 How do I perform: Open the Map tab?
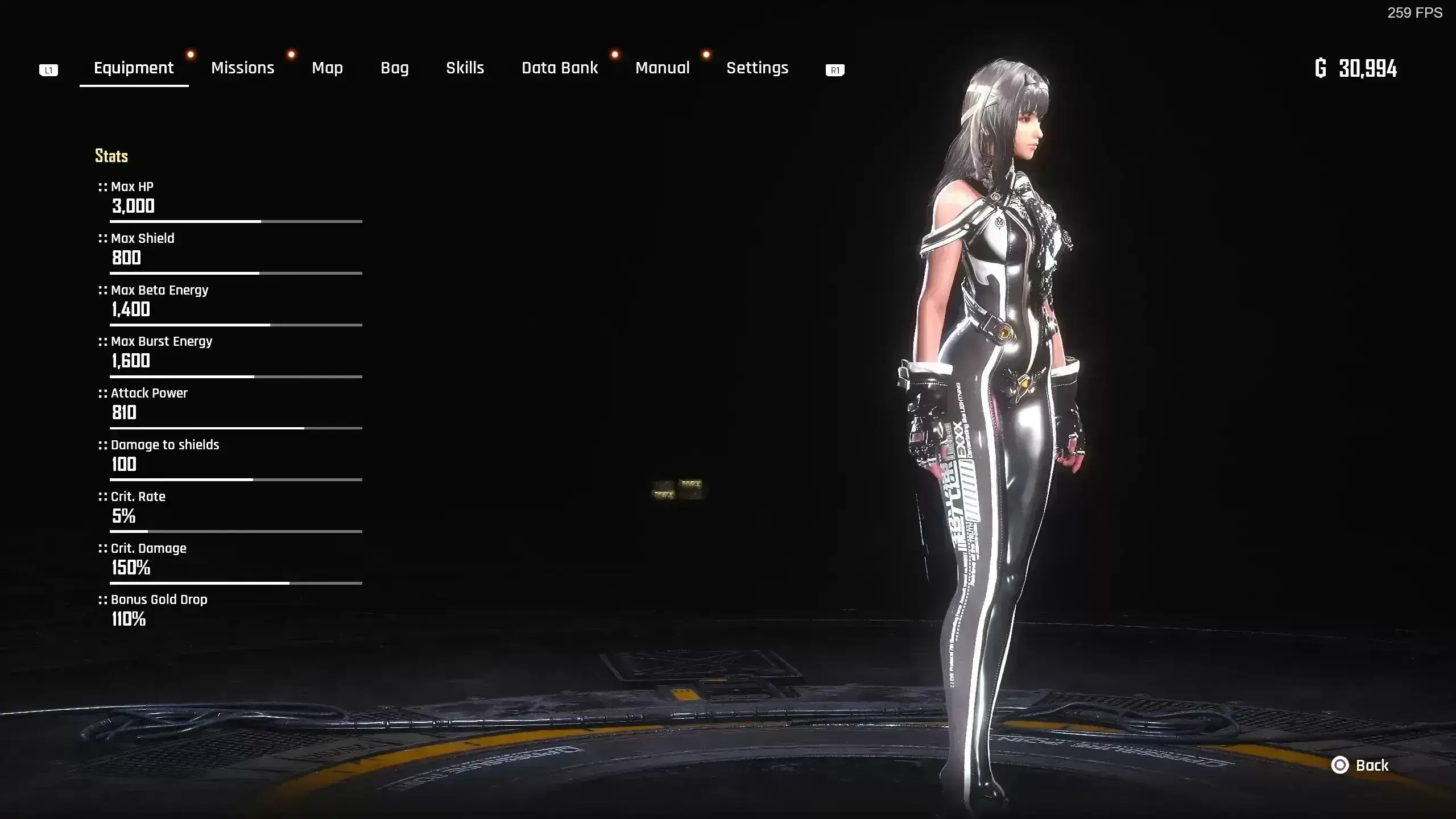[x=327, y=68]
